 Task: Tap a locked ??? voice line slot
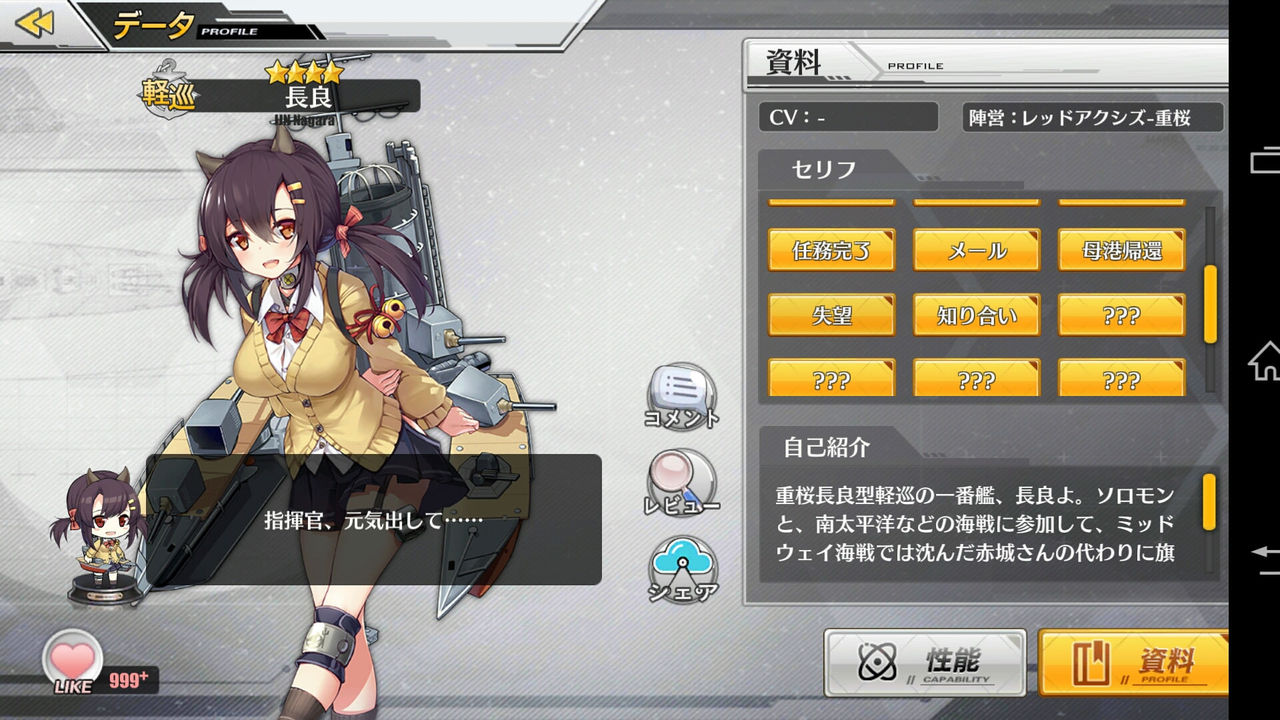(1122, 315)
